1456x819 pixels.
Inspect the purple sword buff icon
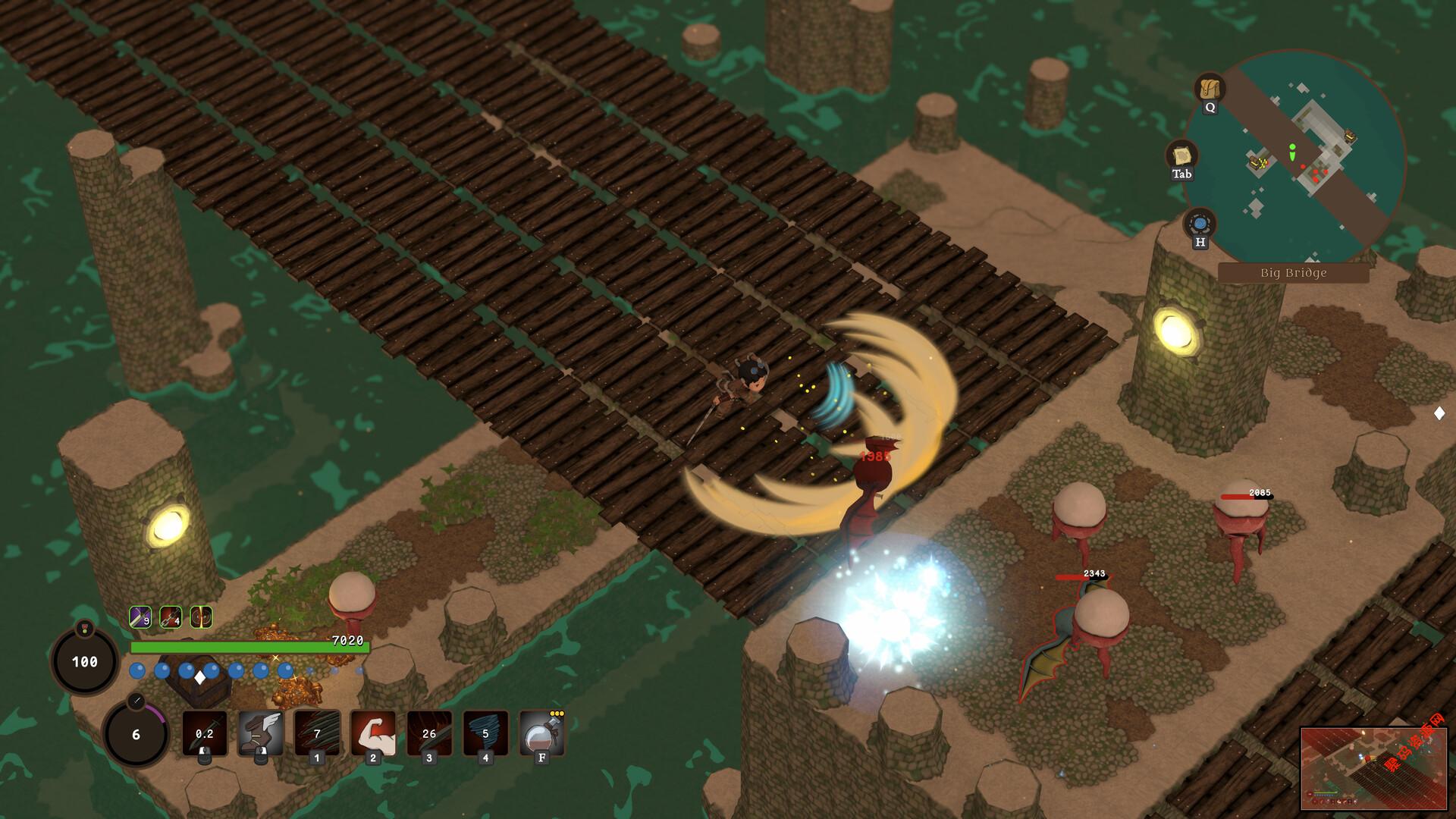[x=140, y=617]
